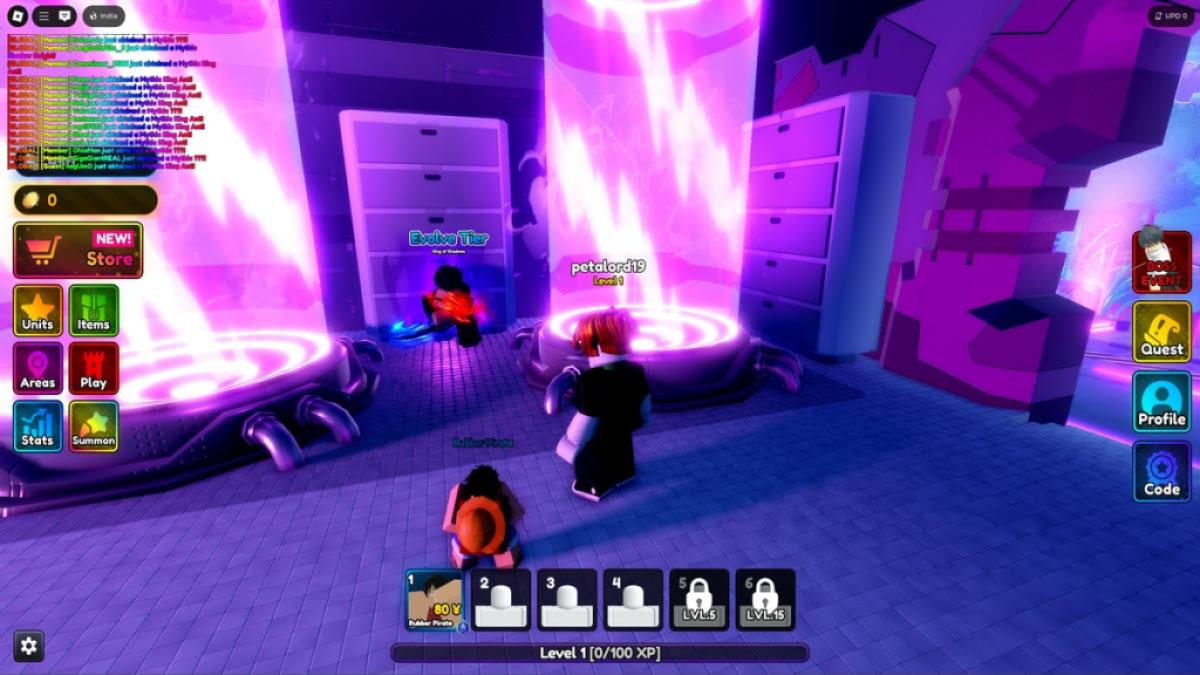1200x675 pixels.
Task: Click the locked LVL.5 unit slot
Action: pyautogui.click(x=699, y=600)
